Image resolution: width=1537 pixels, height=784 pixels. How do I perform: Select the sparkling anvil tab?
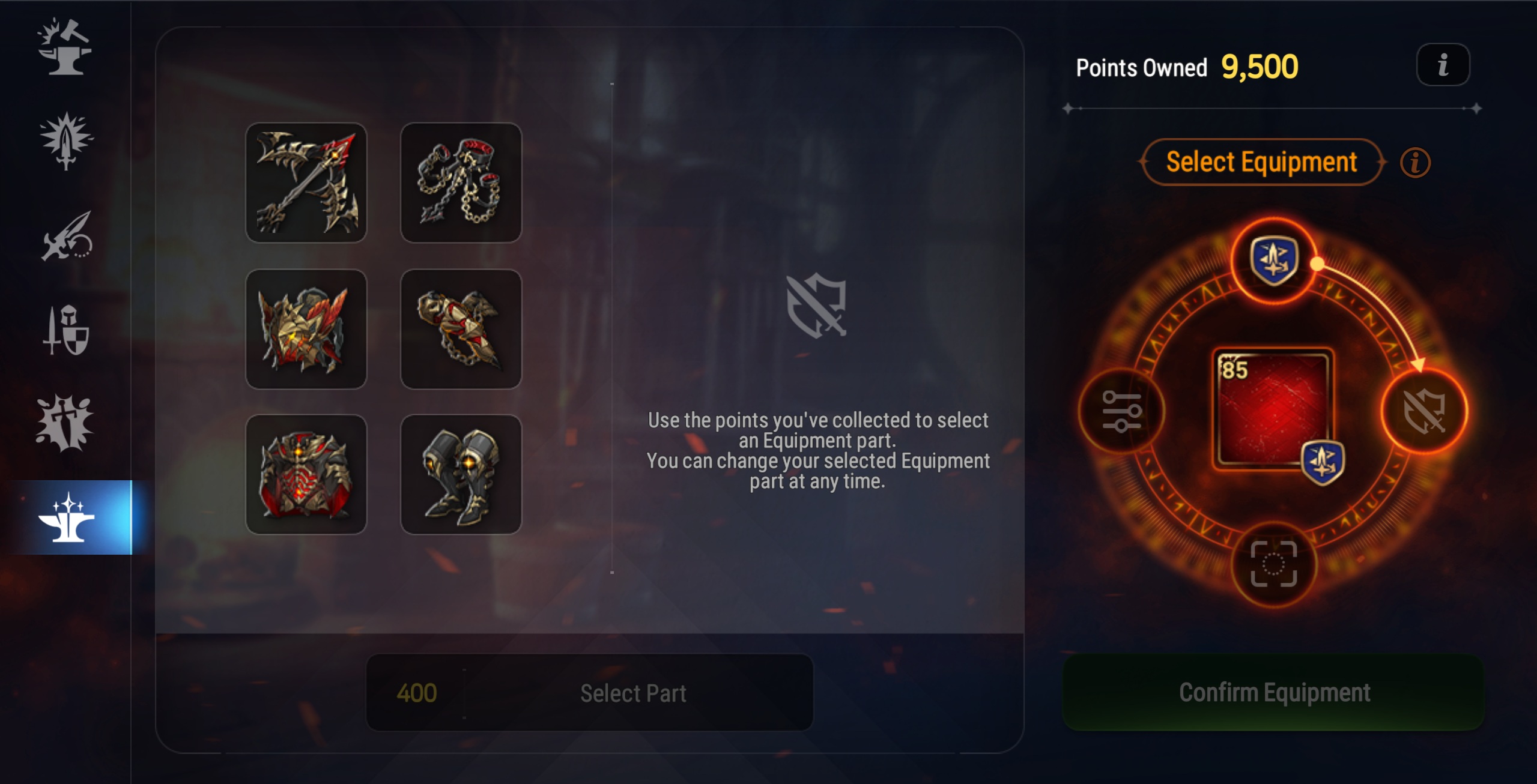point(66,517)
